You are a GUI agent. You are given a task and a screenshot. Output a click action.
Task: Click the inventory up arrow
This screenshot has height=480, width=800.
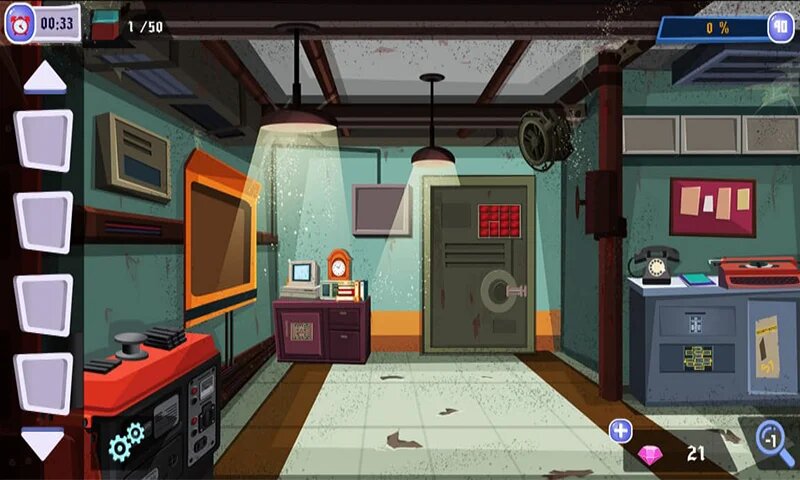[44, 77]
